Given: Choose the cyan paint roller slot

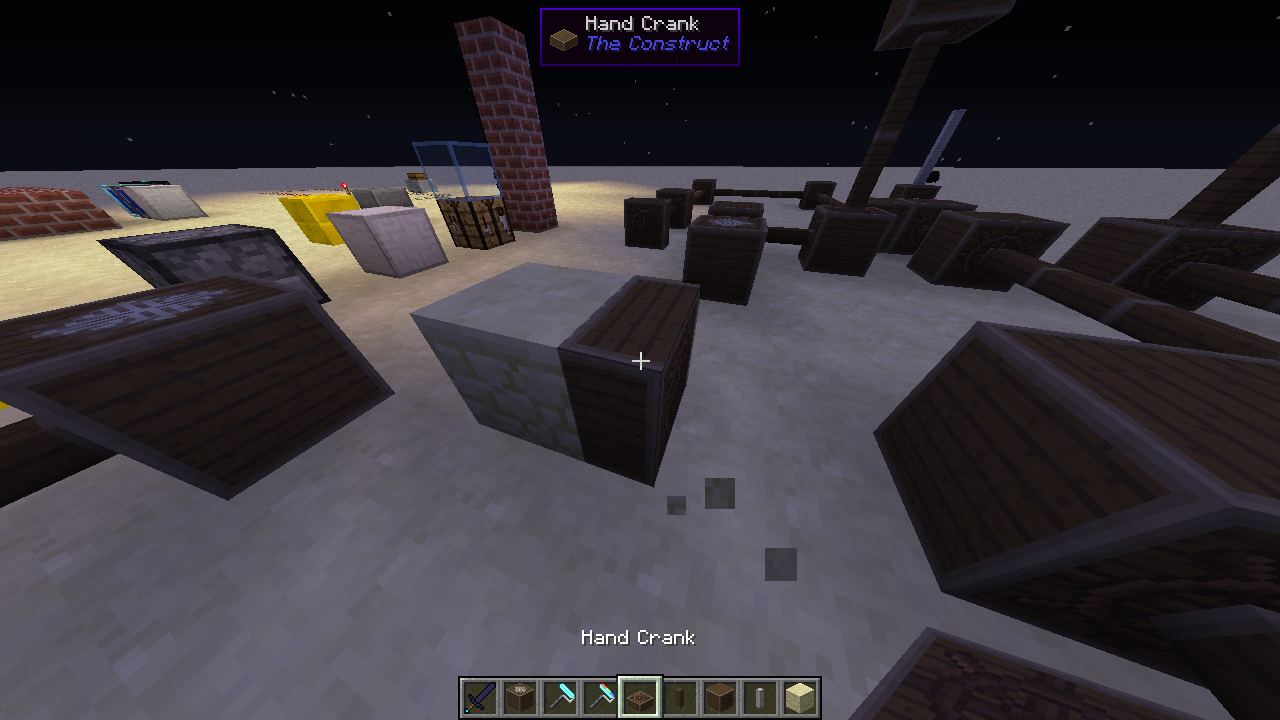Looking at the screenshot, I should click(x=560, y=697).
